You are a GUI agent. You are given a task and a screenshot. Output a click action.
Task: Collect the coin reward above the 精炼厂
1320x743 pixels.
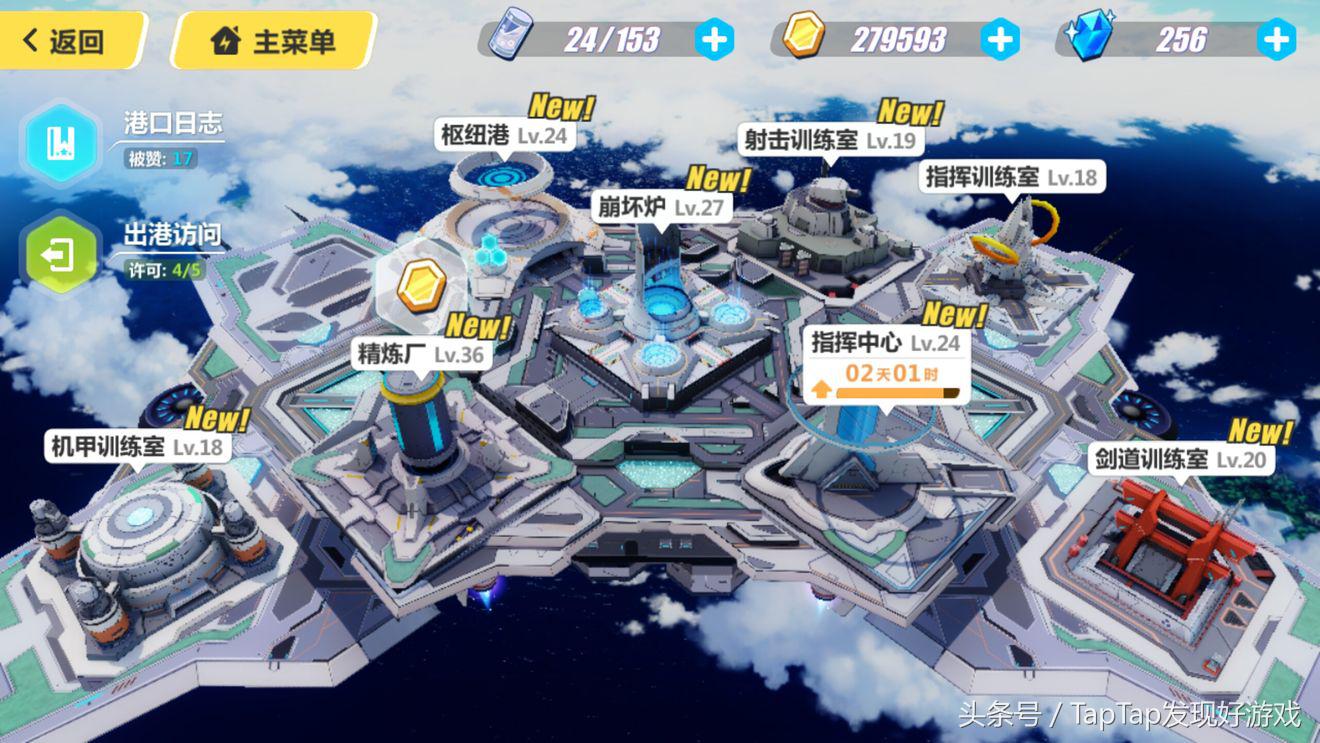422,285
